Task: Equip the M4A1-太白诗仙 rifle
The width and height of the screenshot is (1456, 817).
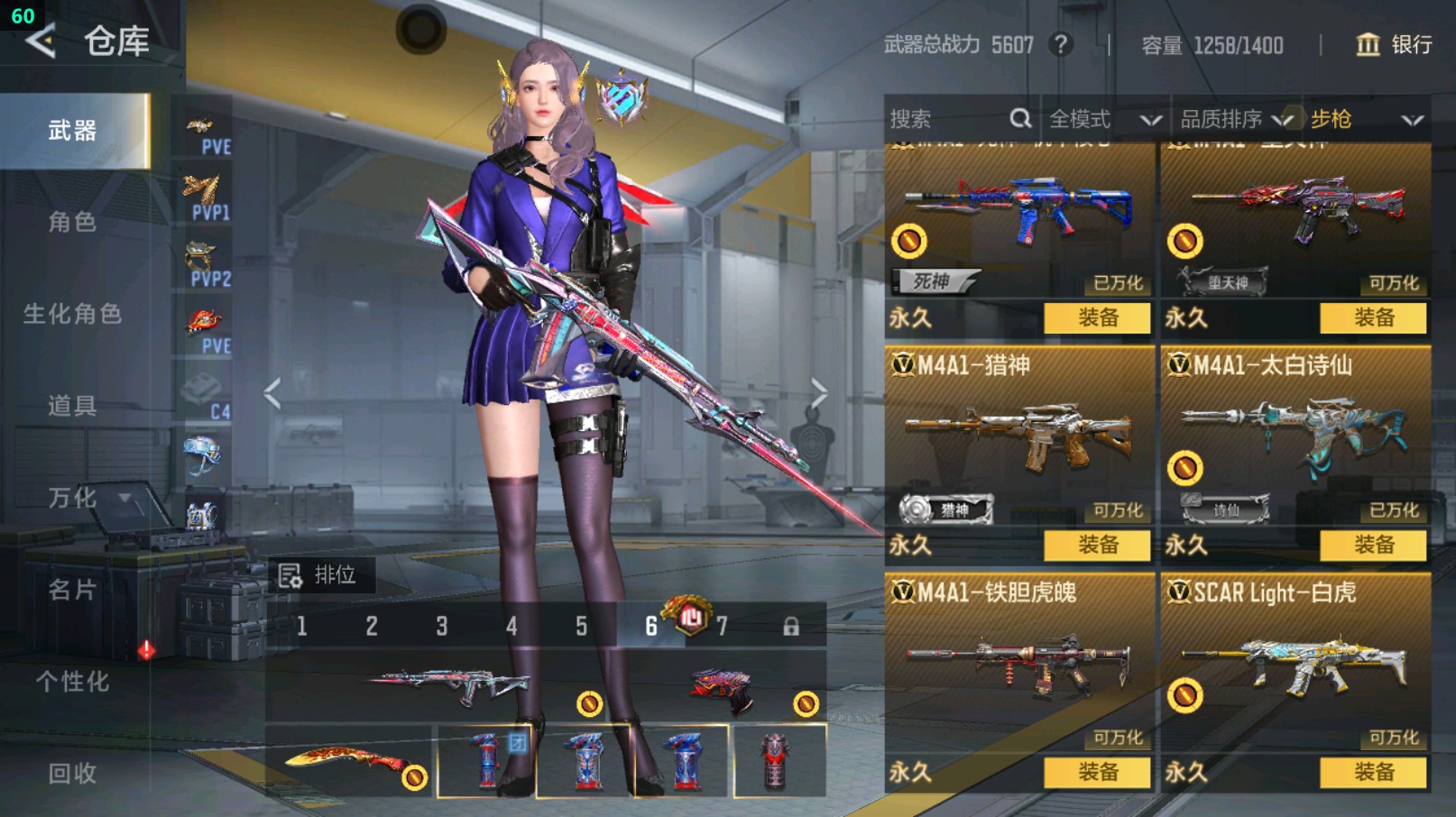Action: (1373, 545)
